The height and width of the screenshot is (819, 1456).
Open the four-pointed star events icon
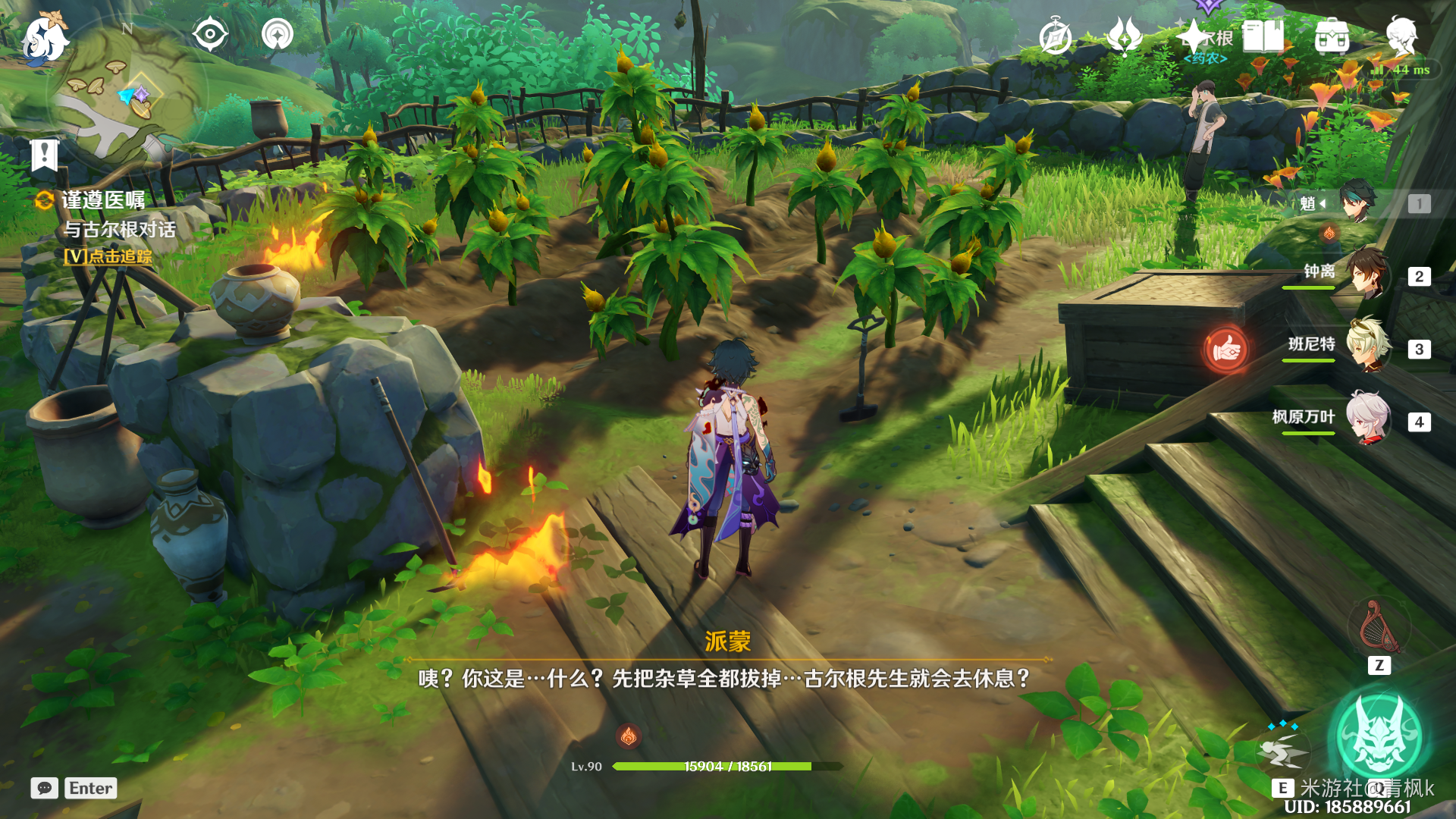(x=1193, y=36)
